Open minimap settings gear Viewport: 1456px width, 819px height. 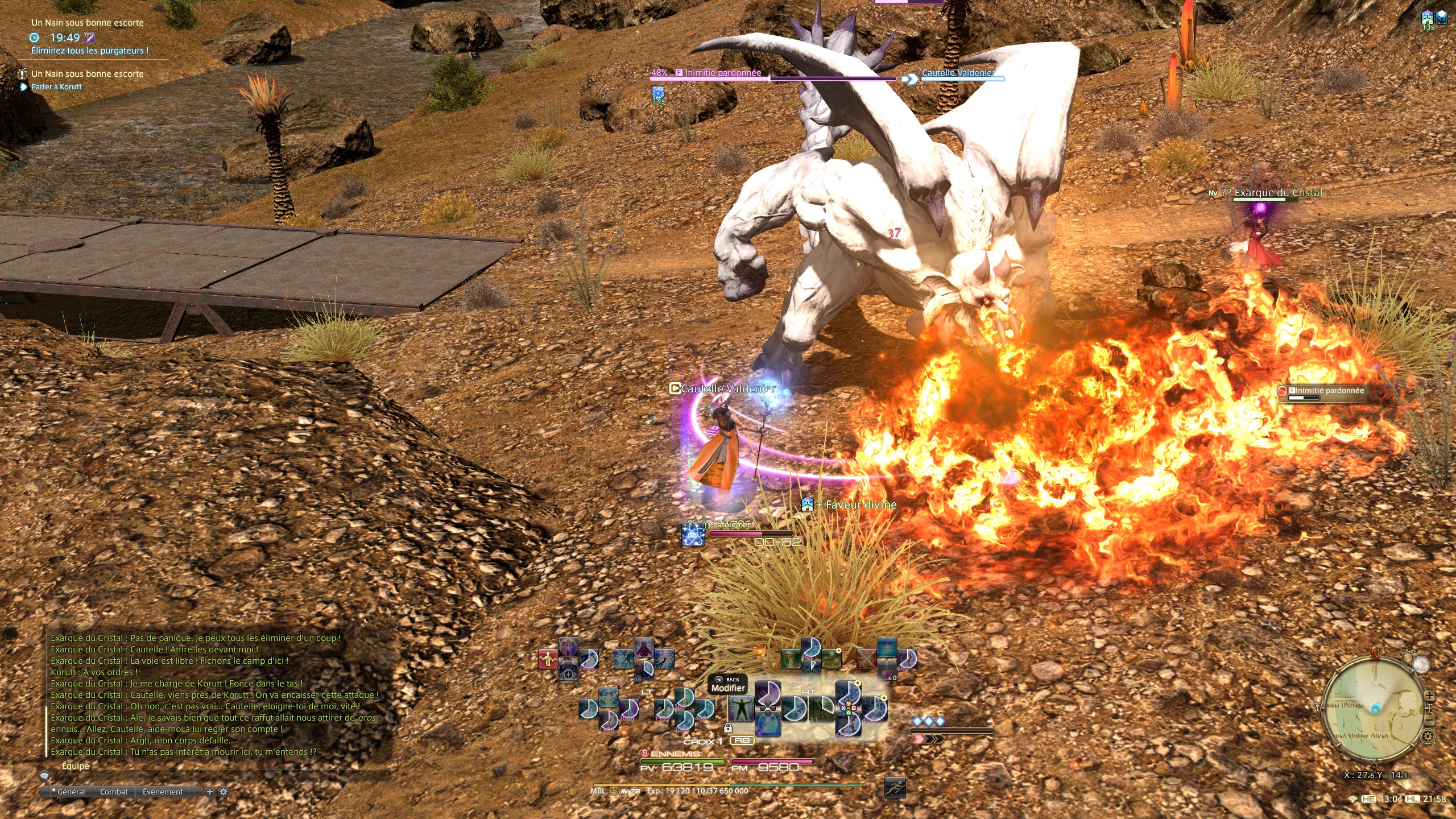point(1428,737)
